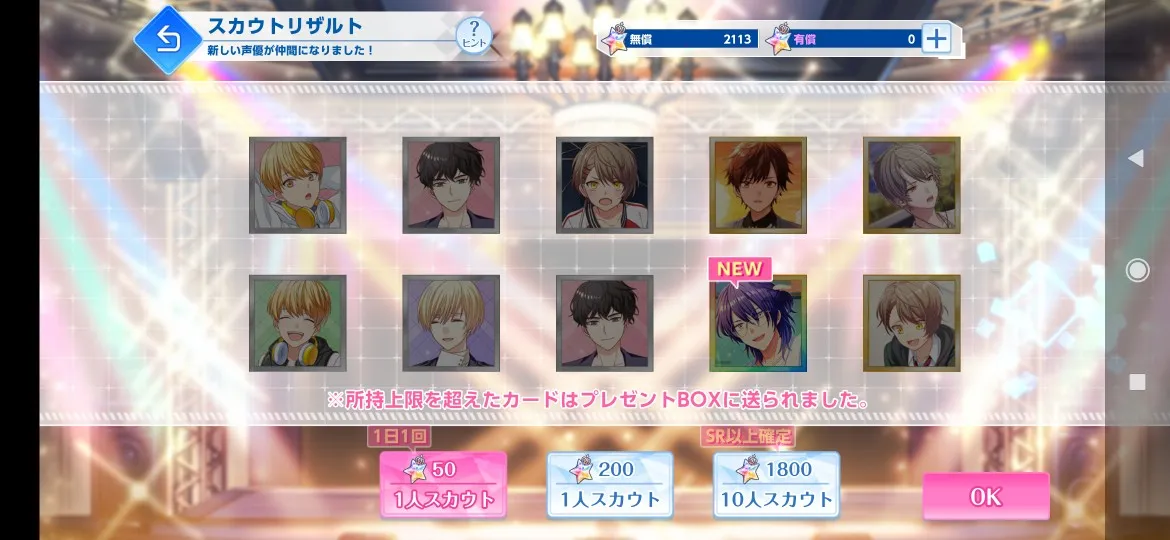Choose the red-brown-haired gold-framed card
This screenshot has height=540, width=1170.
point(758,185)
